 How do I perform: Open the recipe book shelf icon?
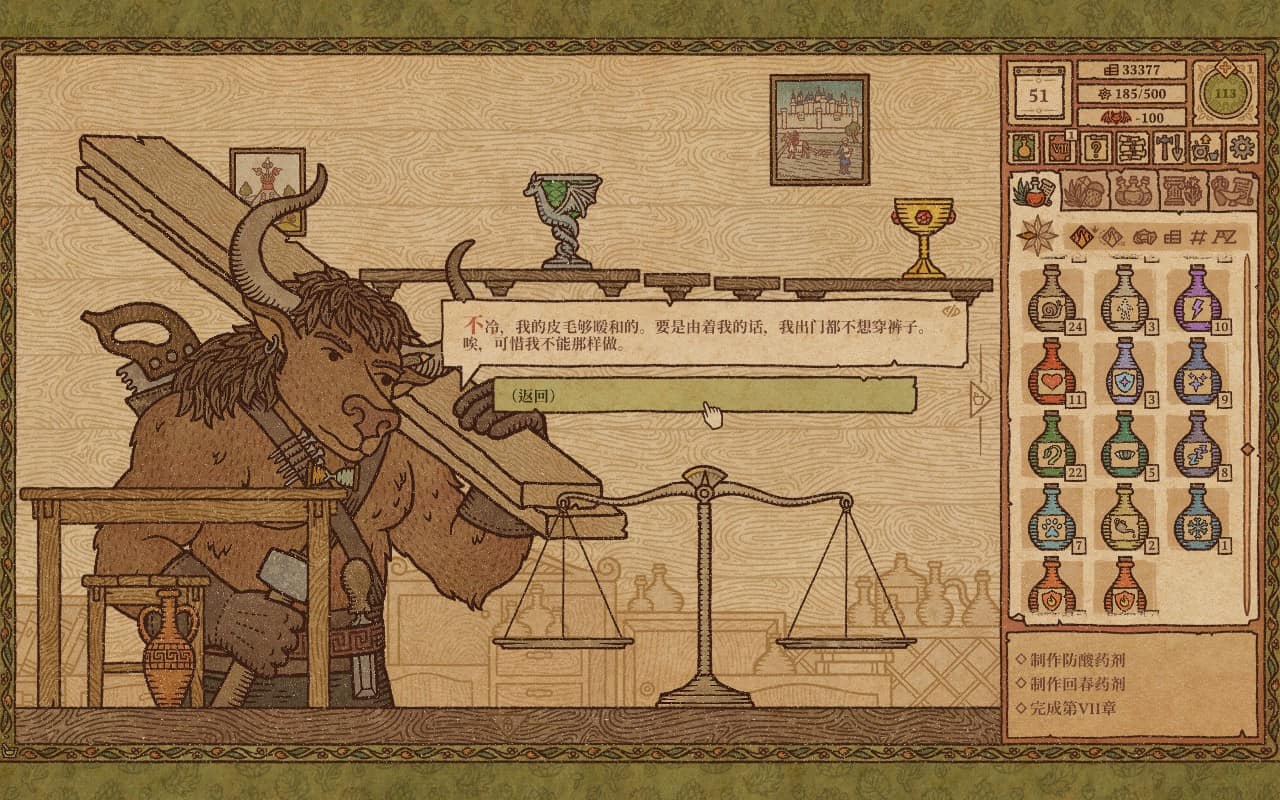1132,150
